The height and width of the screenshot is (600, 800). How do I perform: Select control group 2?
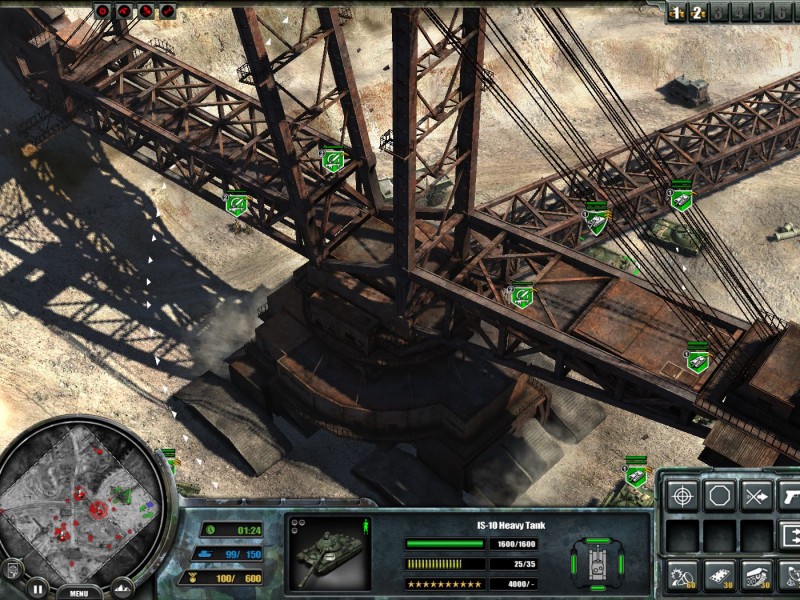click(x=698, y=12)
